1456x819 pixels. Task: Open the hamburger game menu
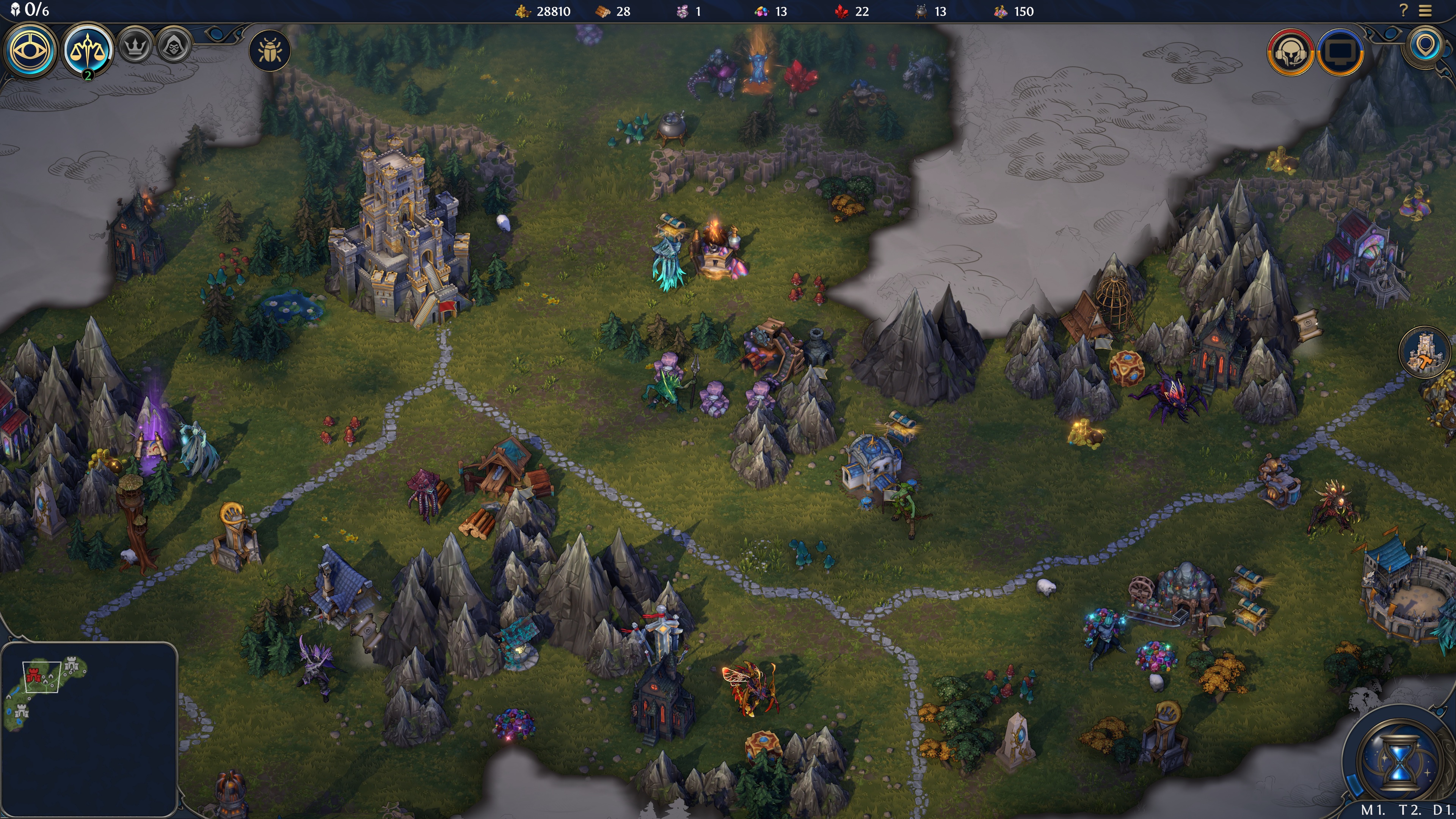point(1426,10)
